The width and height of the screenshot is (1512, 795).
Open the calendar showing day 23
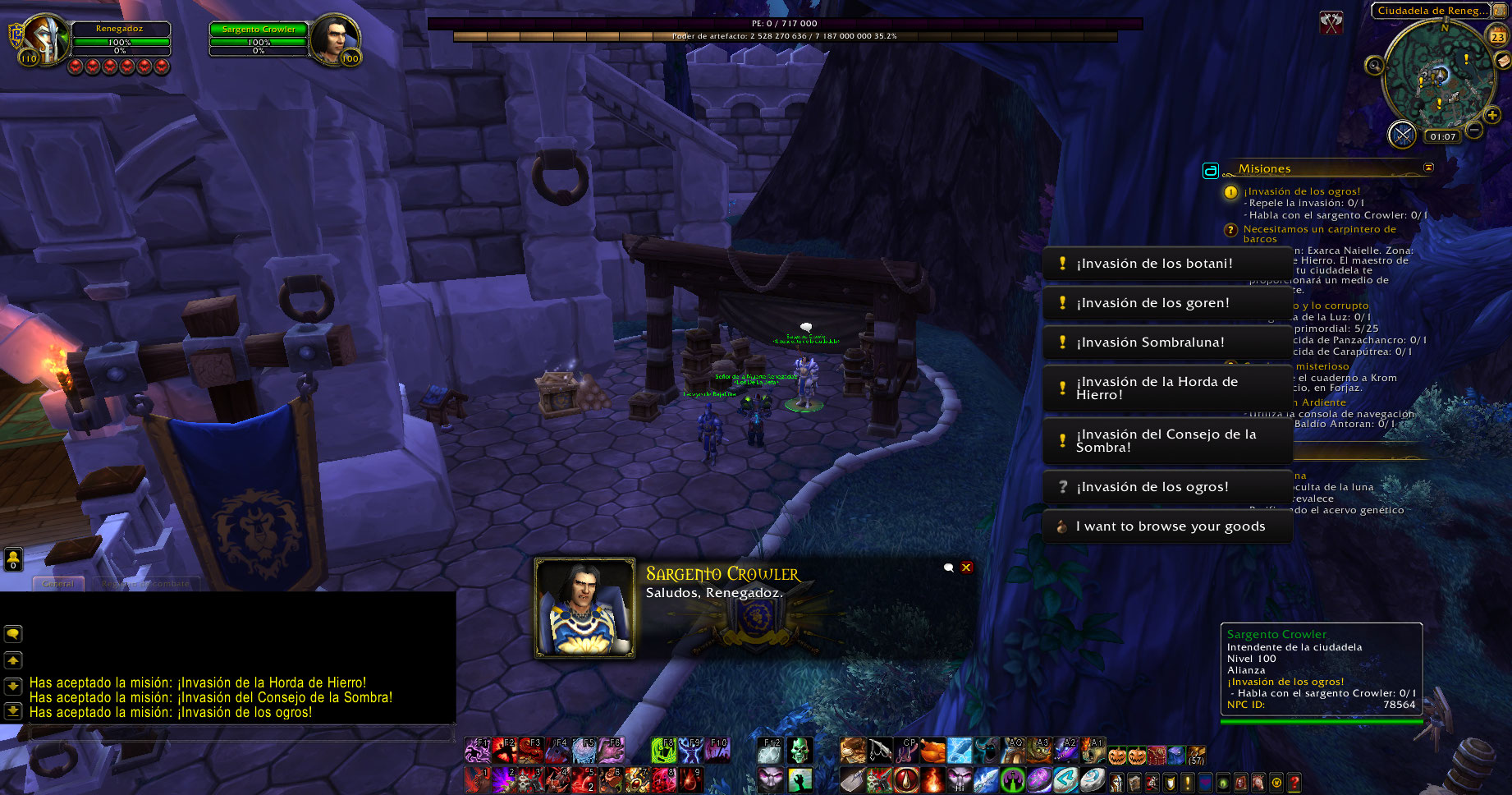(x=1498, y=36)
